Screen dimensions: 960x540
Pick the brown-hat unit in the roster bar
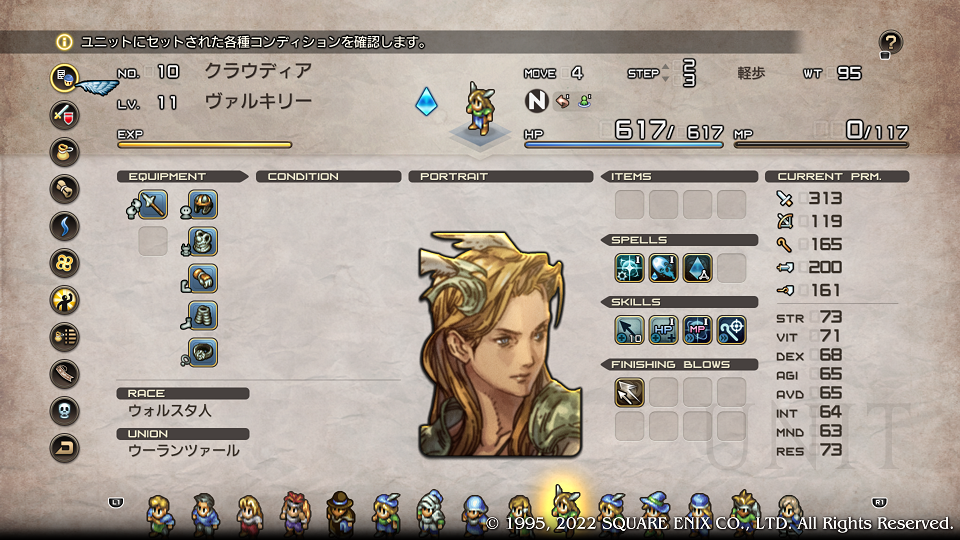(340, 512)
